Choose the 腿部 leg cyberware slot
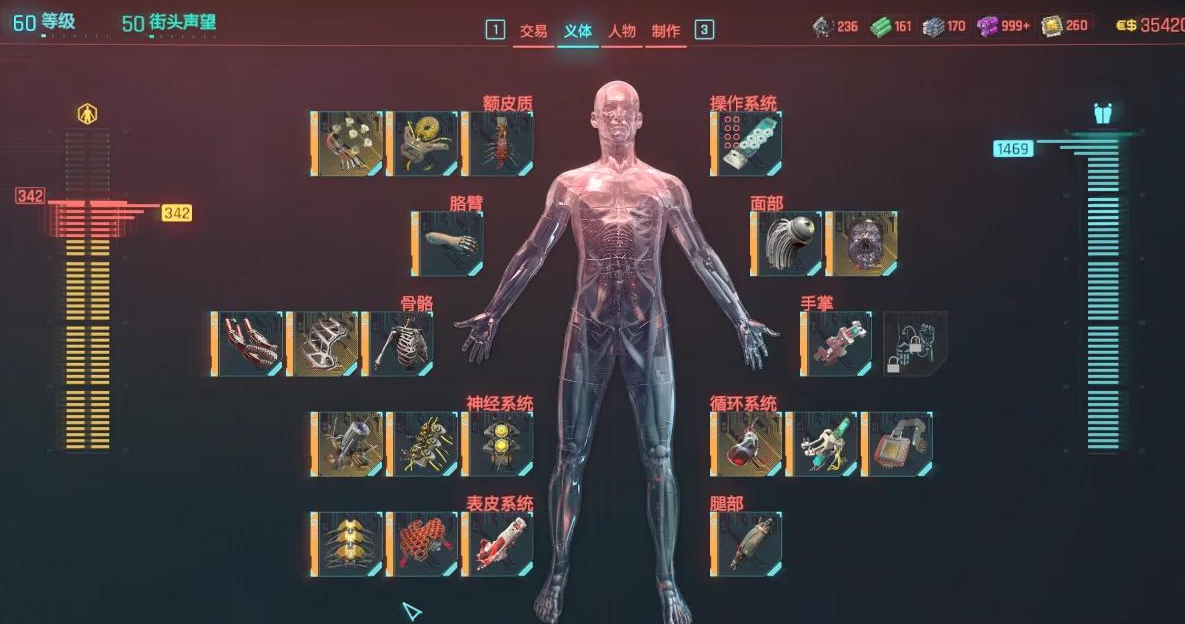This screenshot has height=624, width=1185. [747, 544]
